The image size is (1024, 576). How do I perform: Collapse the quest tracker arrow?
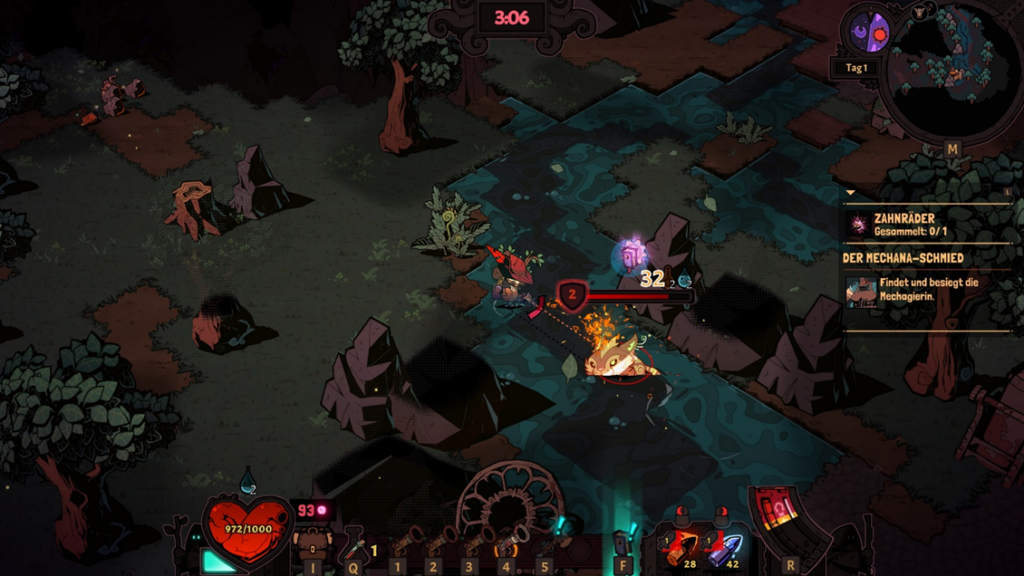tap(850, 192)
